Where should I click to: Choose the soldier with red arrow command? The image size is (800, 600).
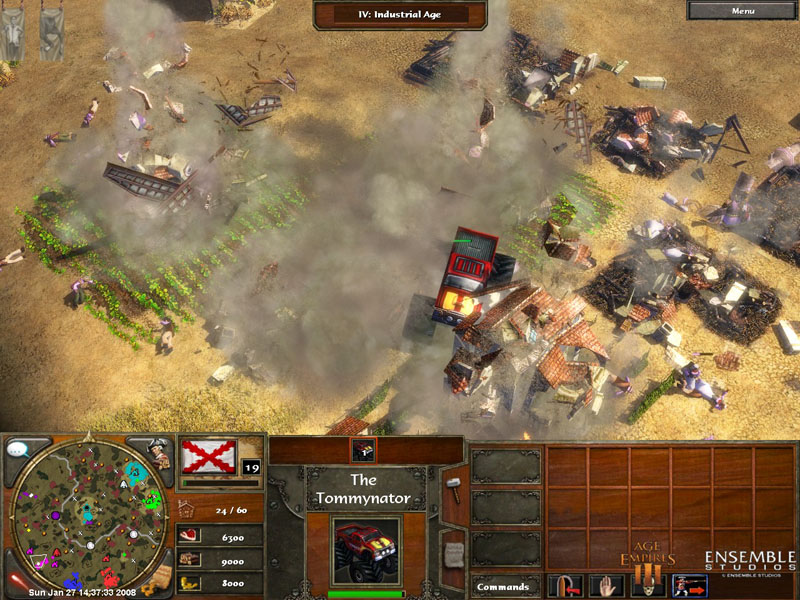coord(688,584)
